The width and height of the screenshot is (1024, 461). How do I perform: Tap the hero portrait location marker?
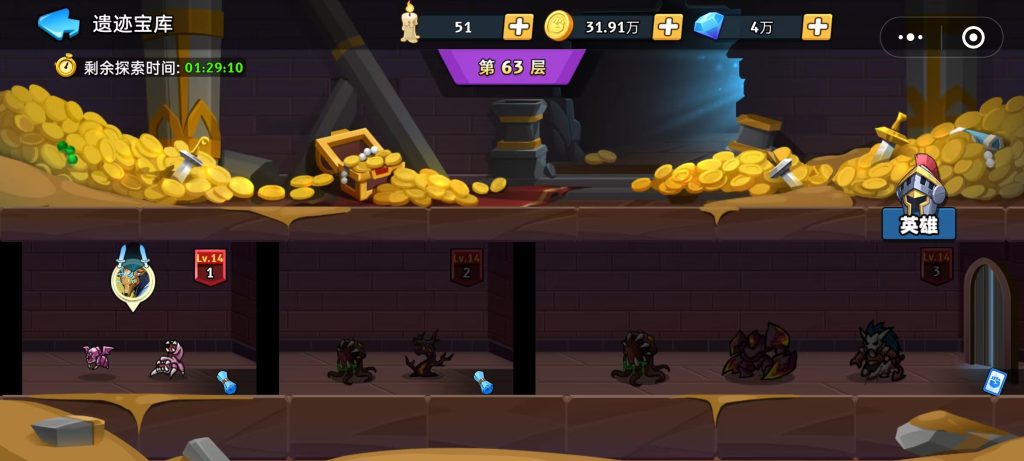coord(133,279)
